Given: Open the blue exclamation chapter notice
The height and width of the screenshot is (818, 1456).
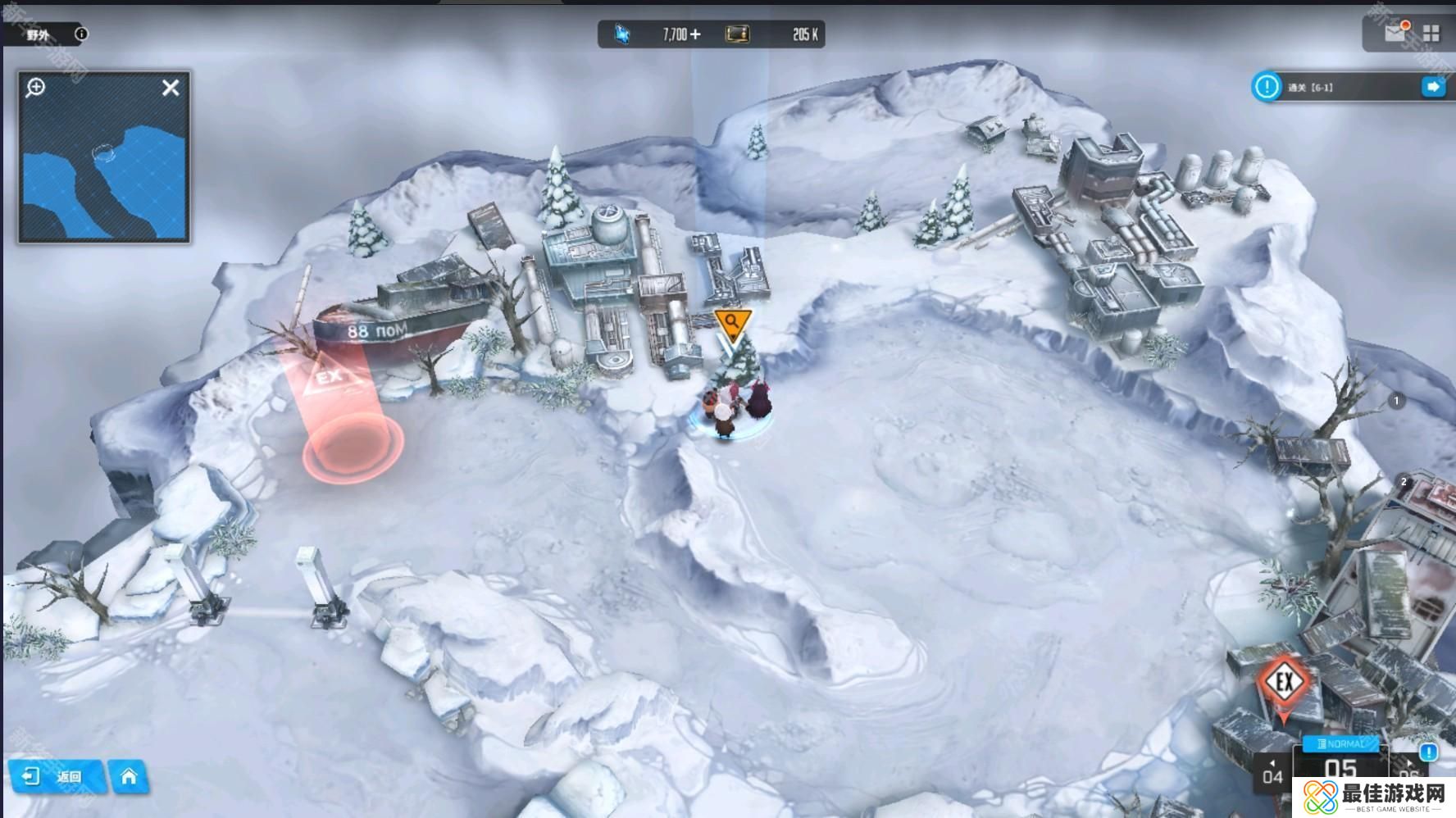Looking at the screenshot, I should 1428,752.
